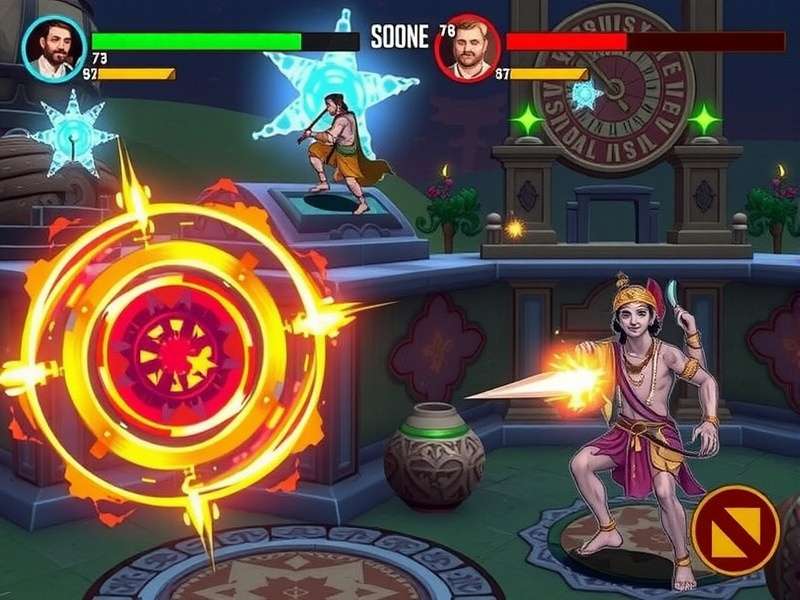Select the left player's teal-ringed portrait
800x600 pixels.
[x=53, y=48]
